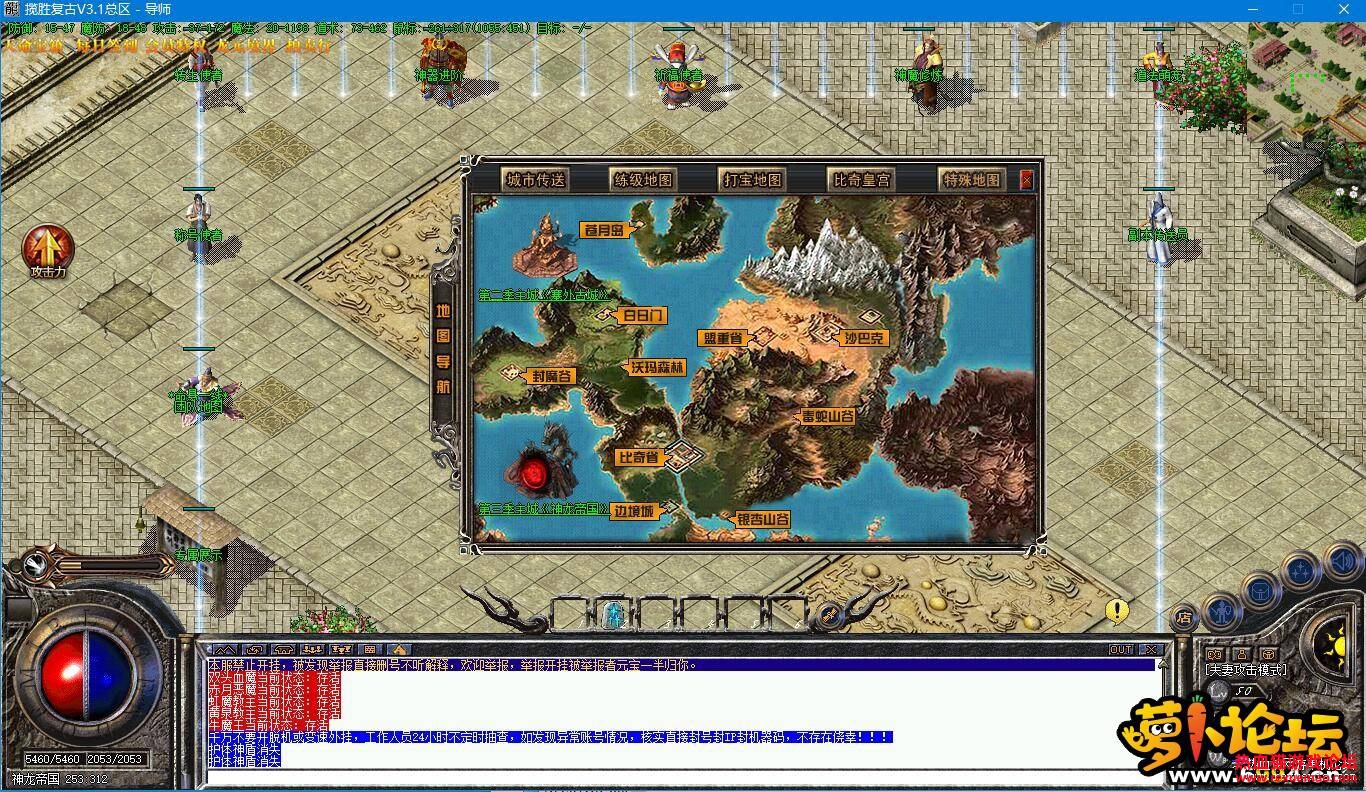Activate the 攻击力 arrow icon
The width and height of the screenshot is (1366, 792).
click(48, 249)
